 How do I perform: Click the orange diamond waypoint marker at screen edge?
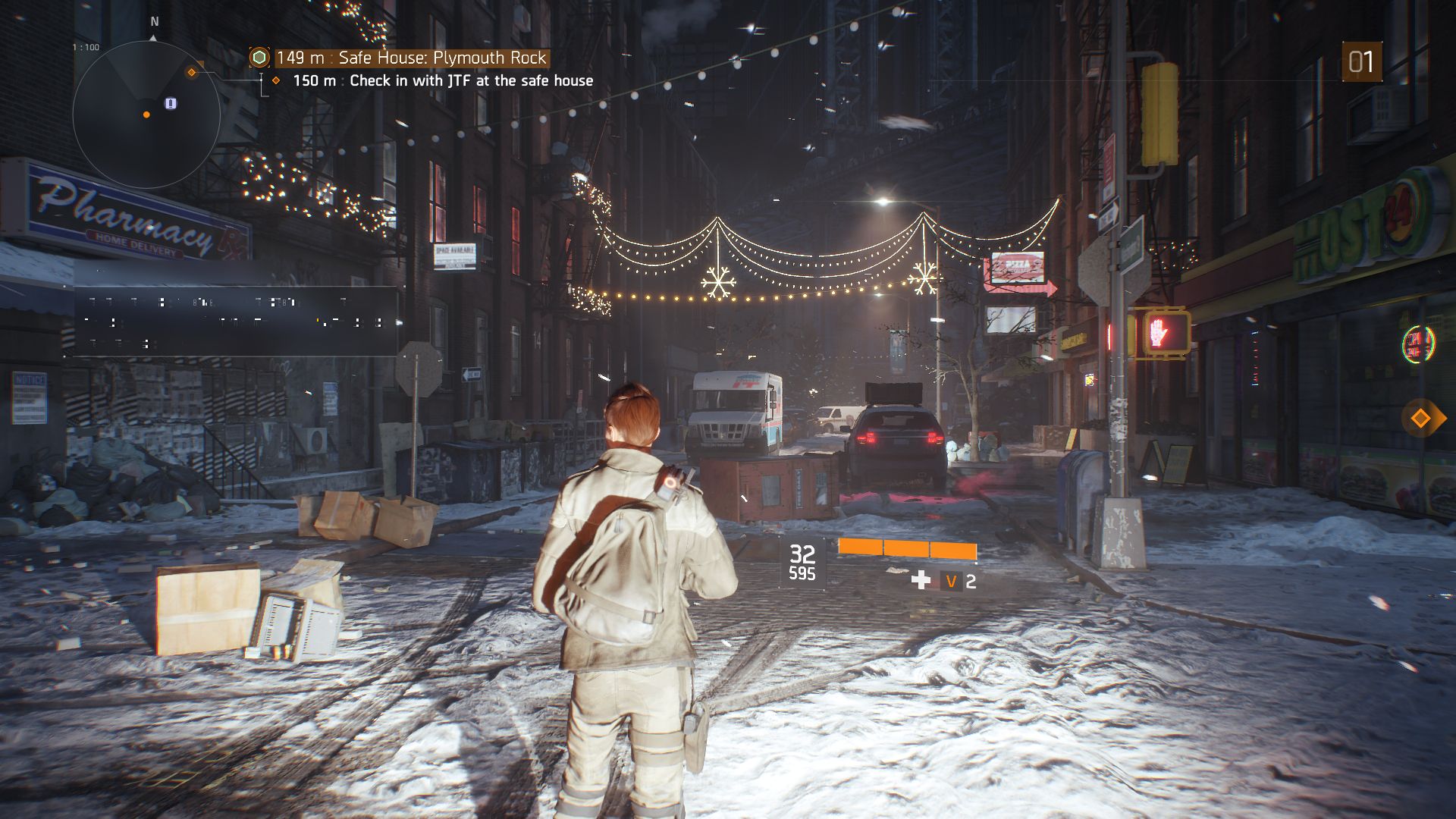1420,418
